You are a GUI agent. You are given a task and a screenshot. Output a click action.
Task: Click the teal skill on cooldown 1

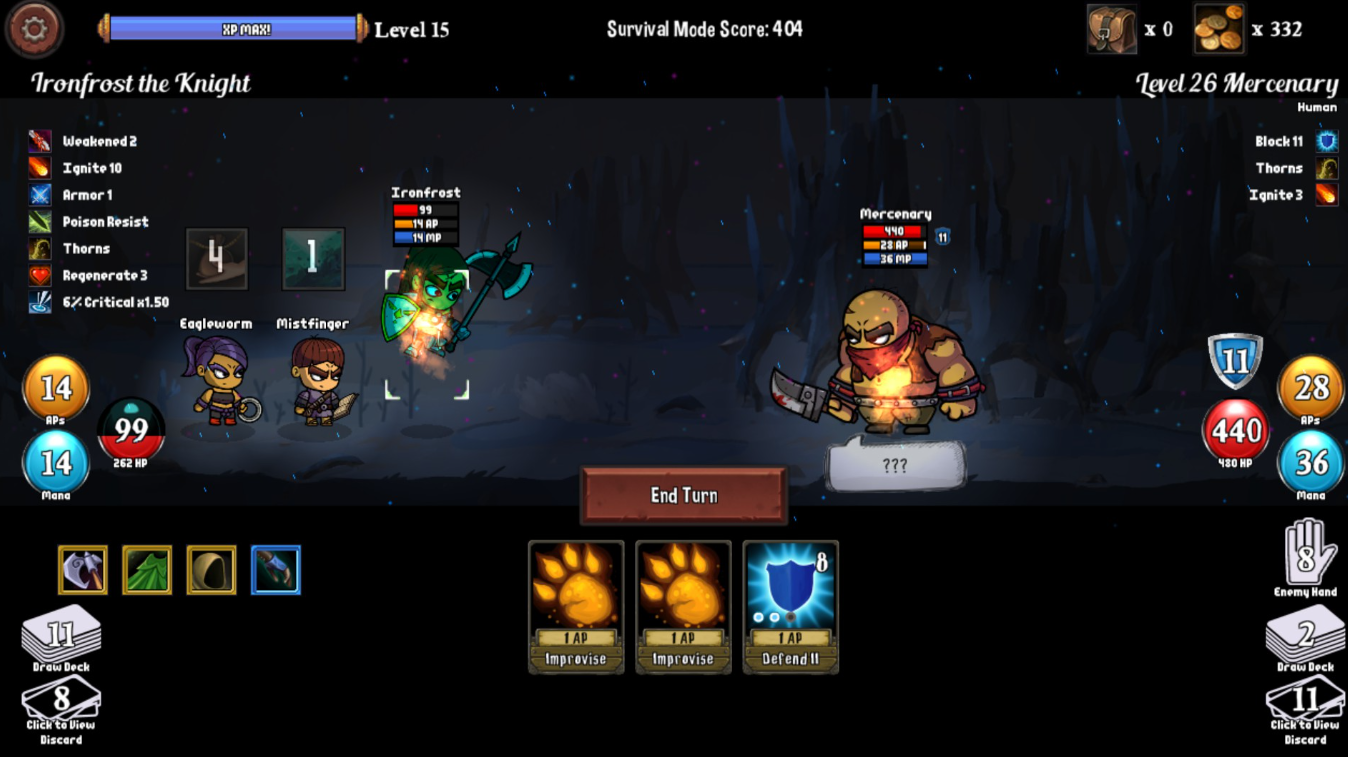click(313, 259)
